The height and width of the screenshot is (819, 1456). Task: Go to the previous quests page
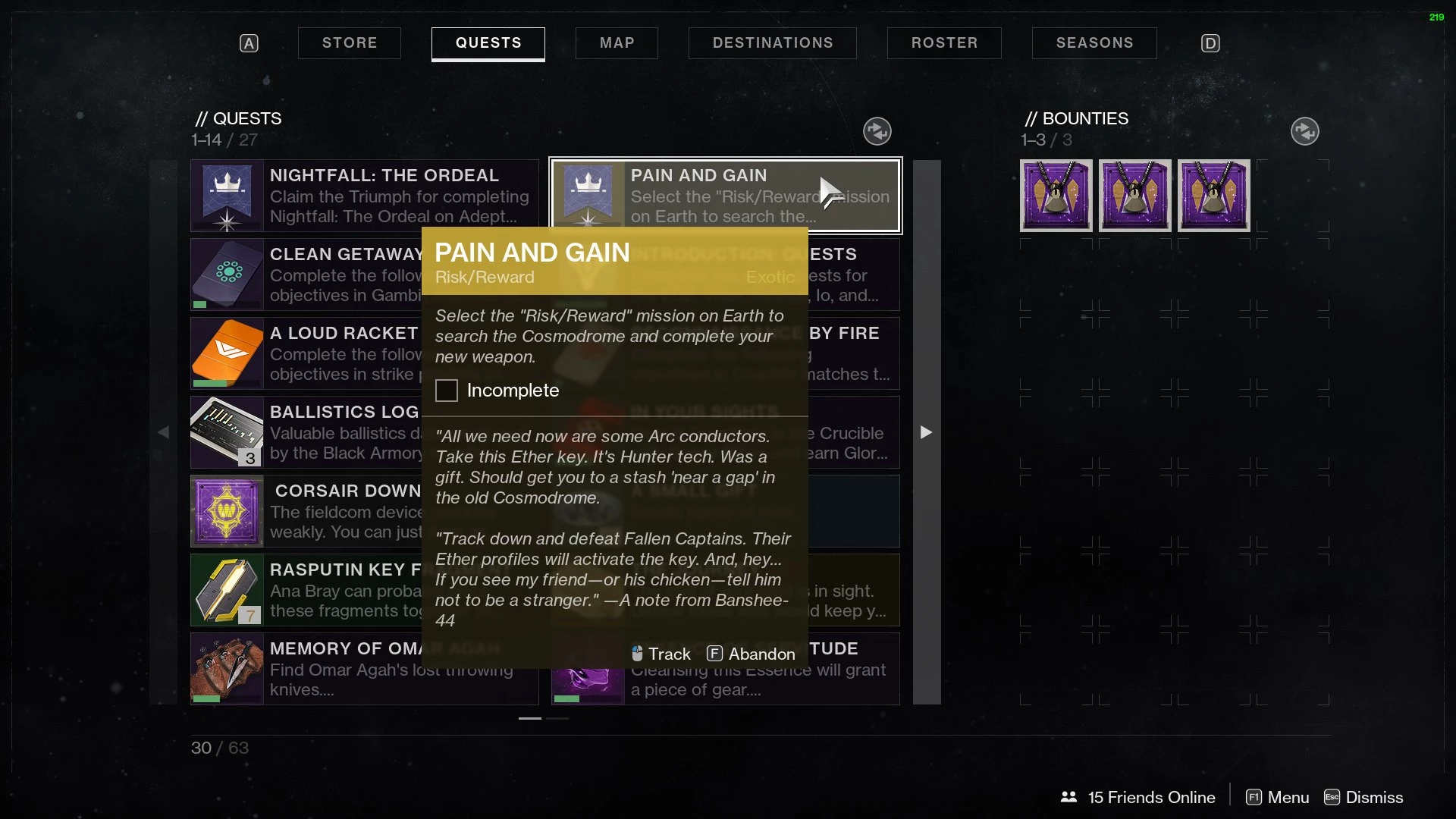pyautogui.click(x=163, y=432)
